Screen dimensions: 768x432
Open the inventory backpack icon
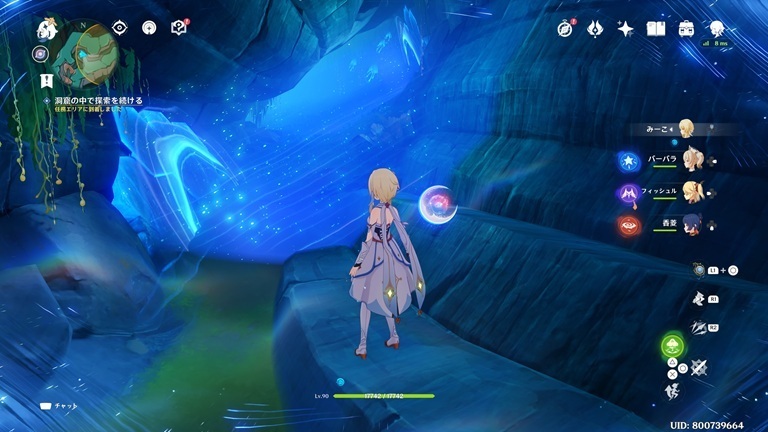point(687,29)
